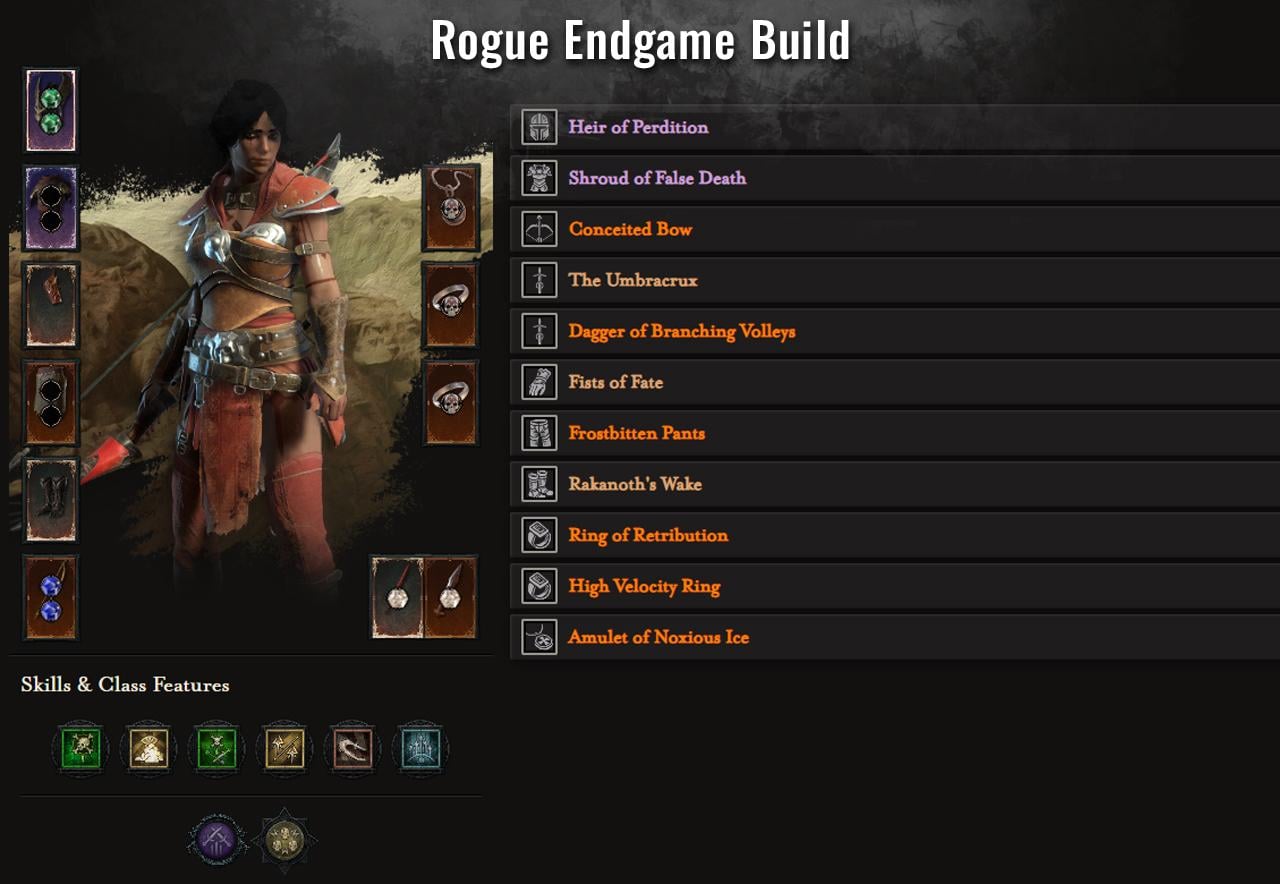Image resolution: width=1280 pixels, height=884 pixels.
Task: Click the helm slot with green gems
Action: (51, 110)
